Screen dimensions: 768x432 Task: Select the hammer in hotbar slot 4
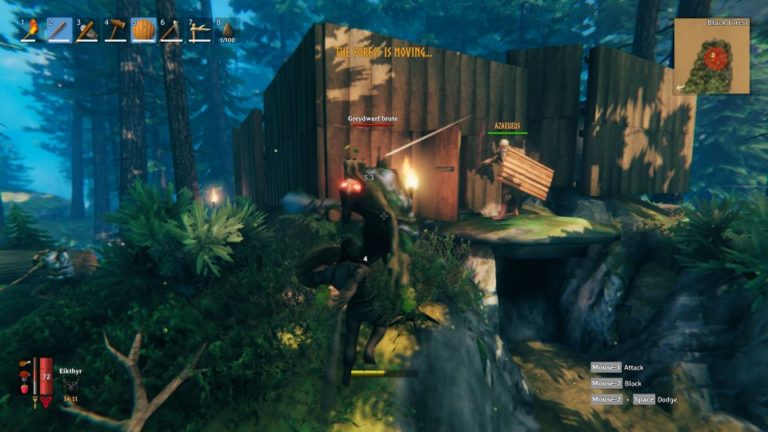116,31
